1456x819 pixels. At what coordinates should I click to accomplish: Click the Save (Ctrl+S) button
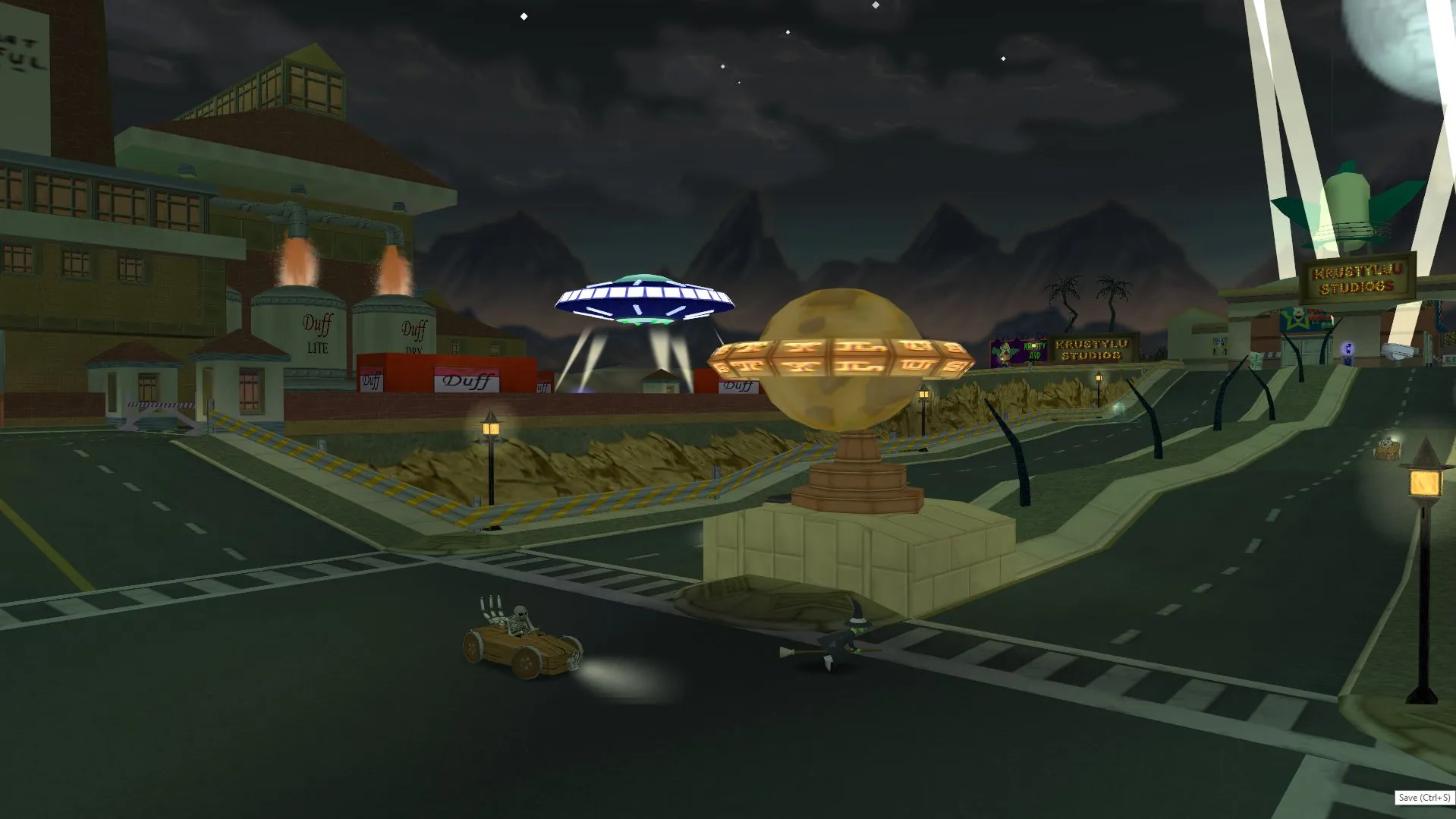click(x=1426, y=797)
